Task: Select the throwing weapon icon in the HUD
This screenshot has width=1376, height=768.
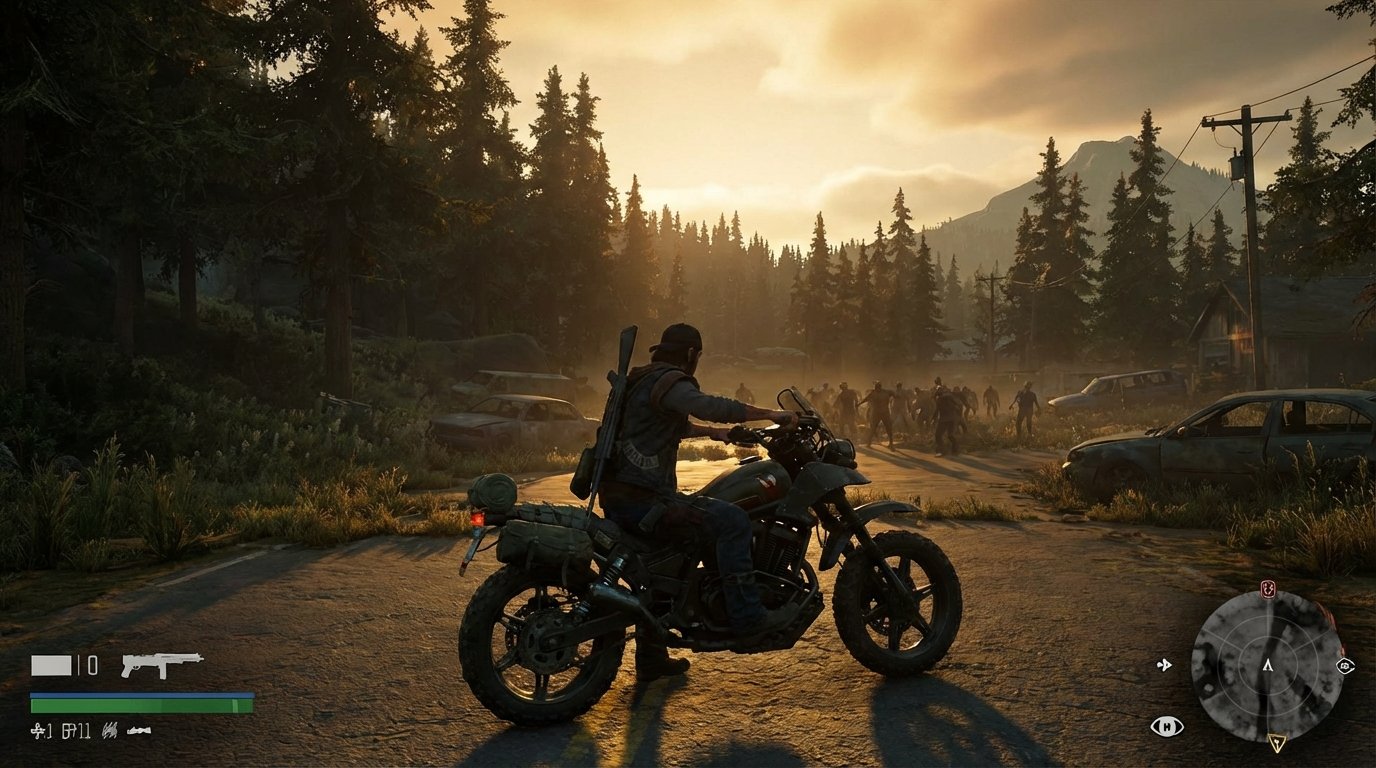Action: [139, 731]
